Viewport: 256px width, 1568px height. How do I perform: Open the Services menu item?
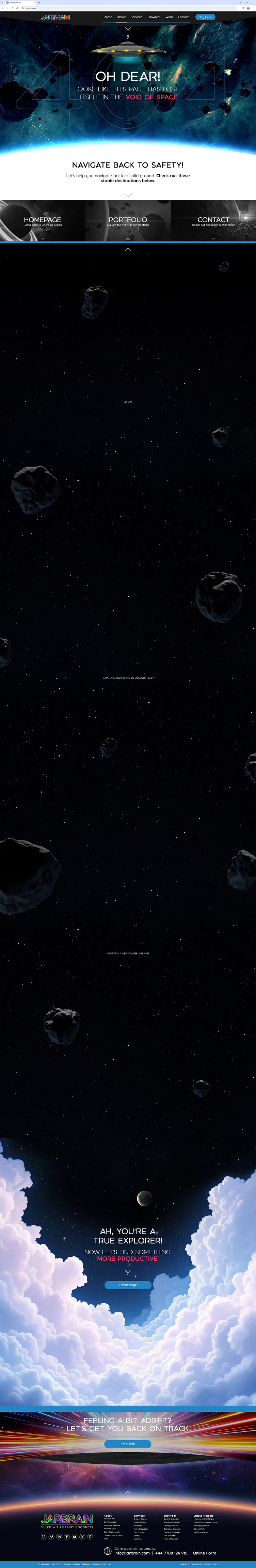(137, 17)
